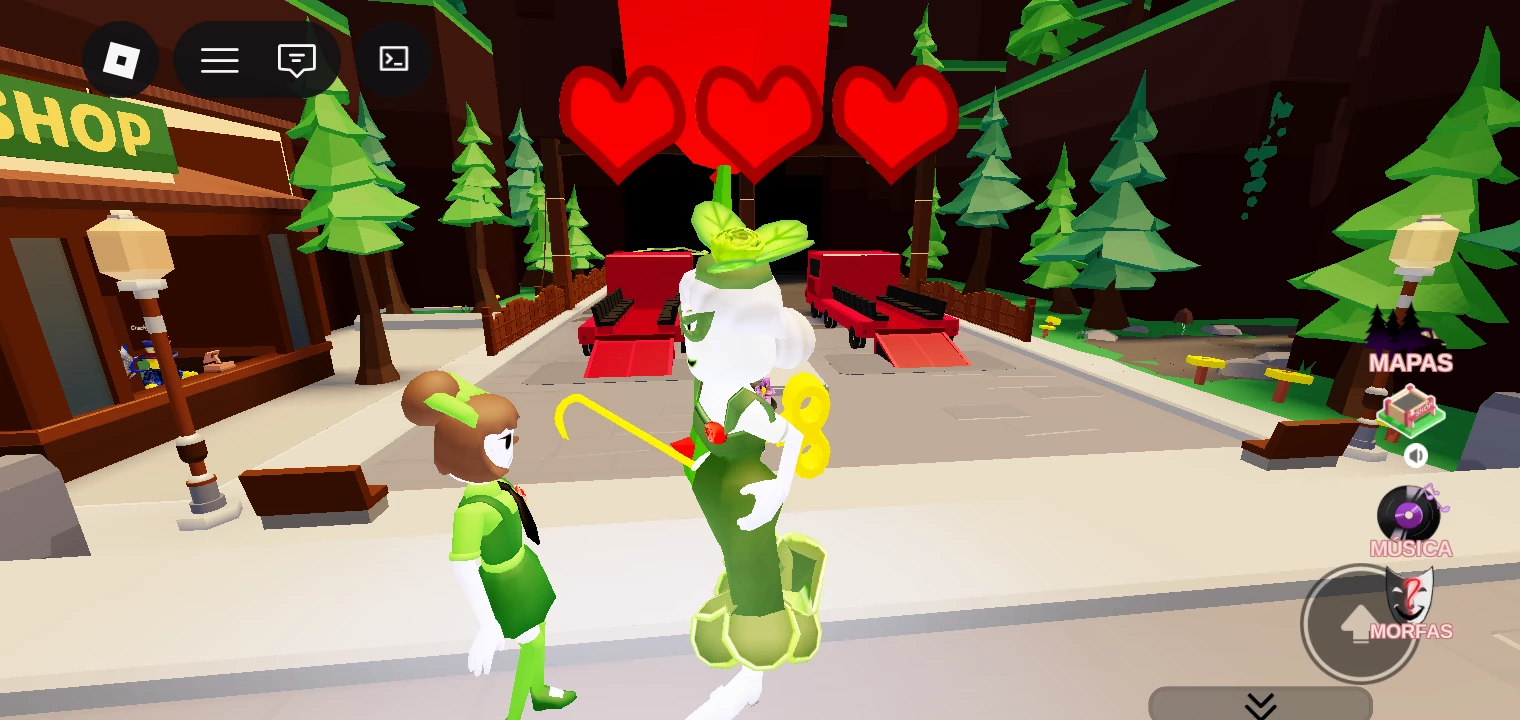Open the developer console icon
1520x720 pixels.
coord(394,60)
